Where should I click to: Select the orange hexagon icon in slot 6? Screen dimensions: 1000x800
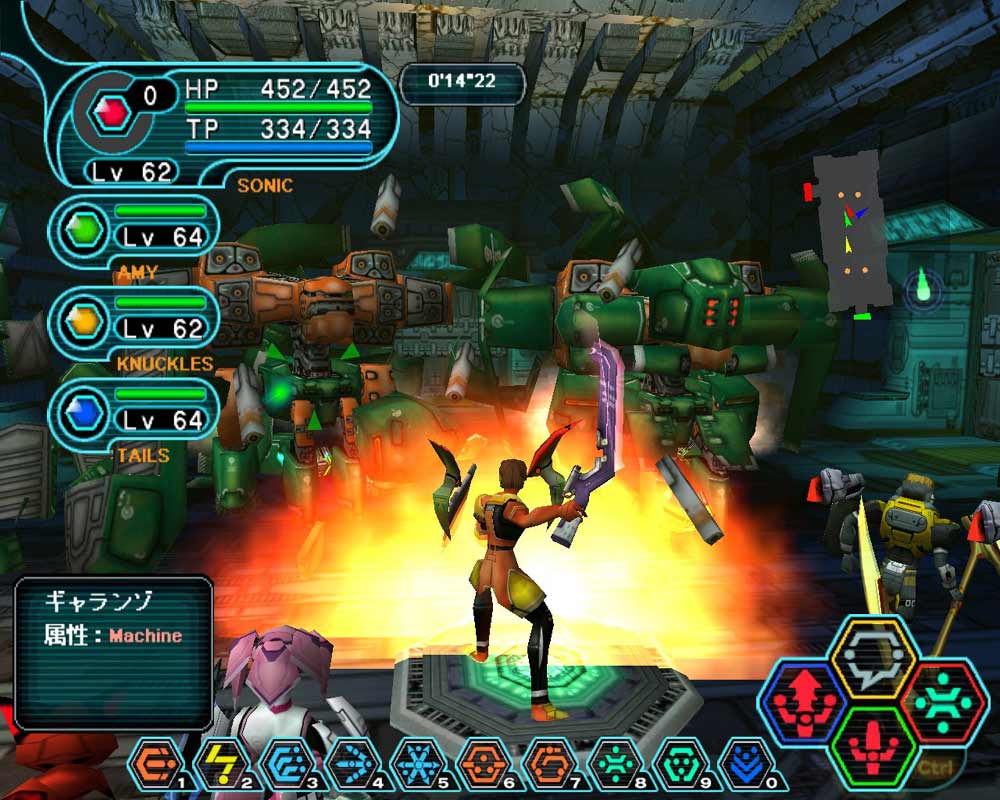coord(480,765)
